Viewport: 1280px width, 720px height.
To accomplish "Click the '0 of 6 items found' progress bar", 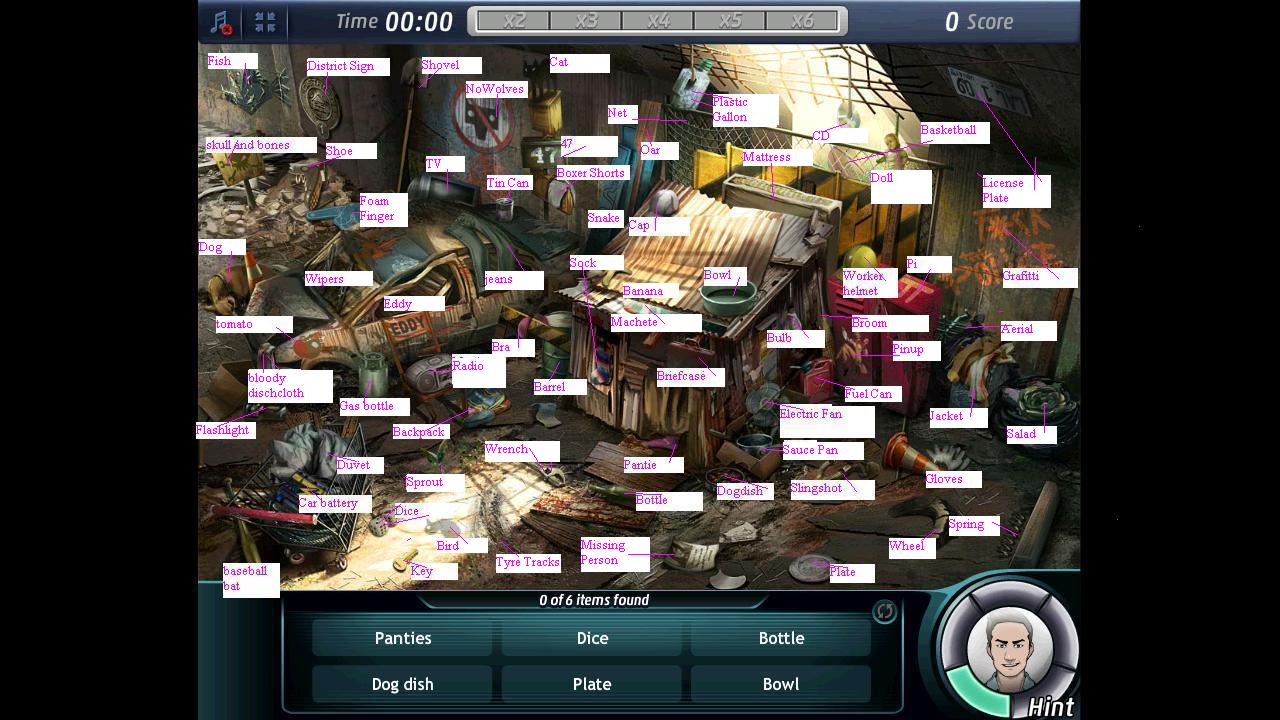I will tap(592, 600).
